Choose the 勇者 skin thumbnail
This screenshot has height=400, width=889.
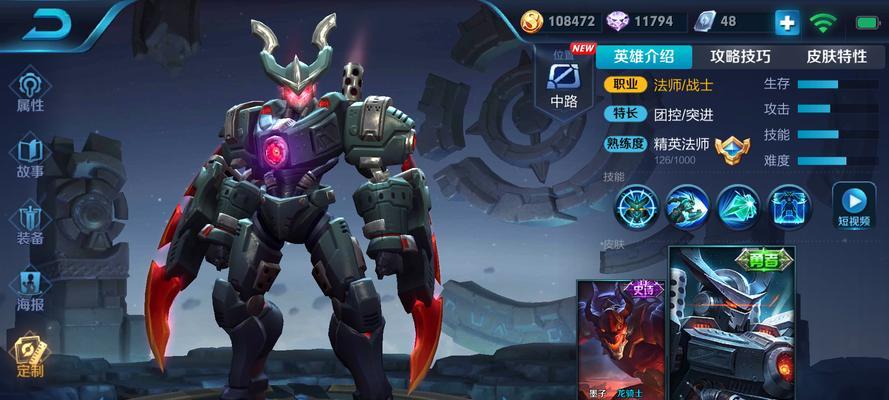(x=733, y=325)
